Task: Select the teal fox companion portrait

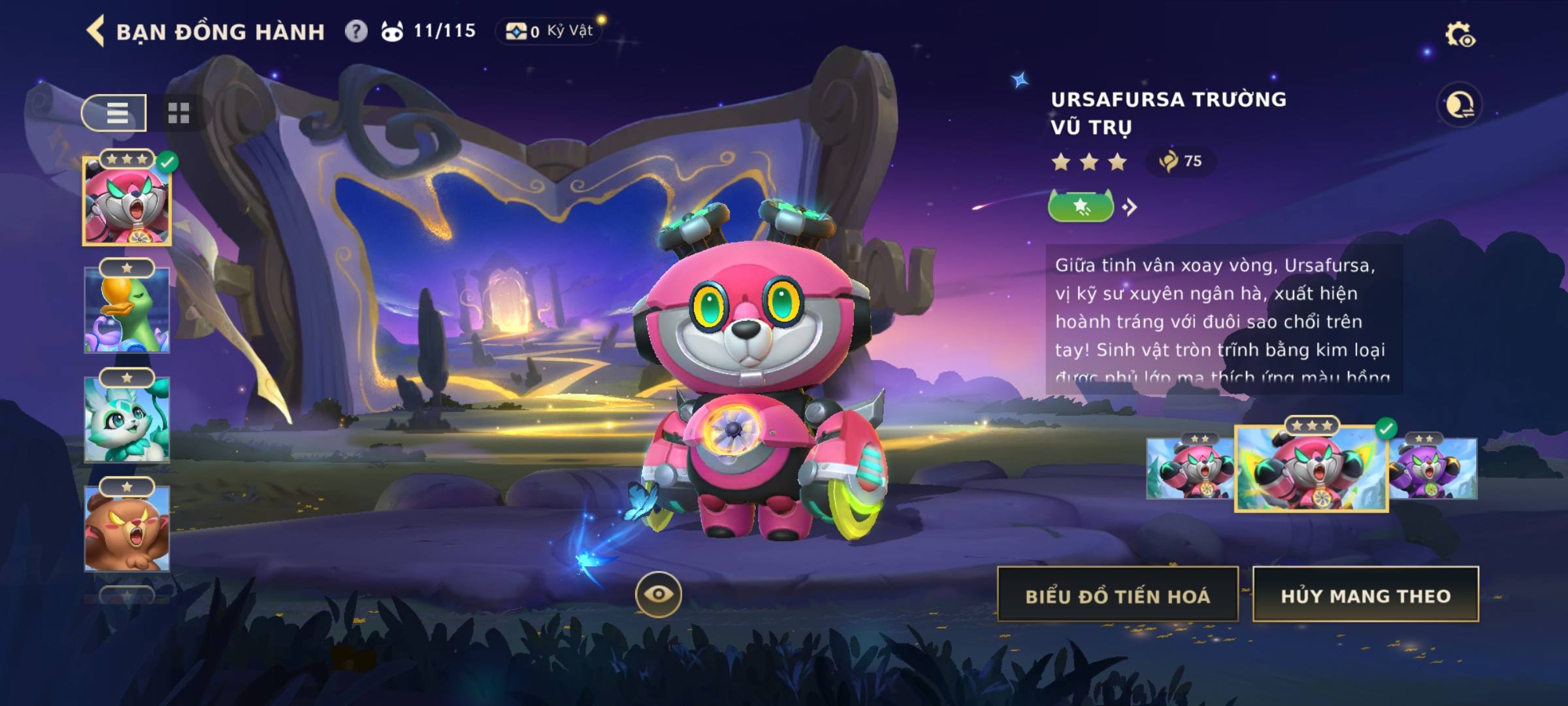Action: [127, 420]
